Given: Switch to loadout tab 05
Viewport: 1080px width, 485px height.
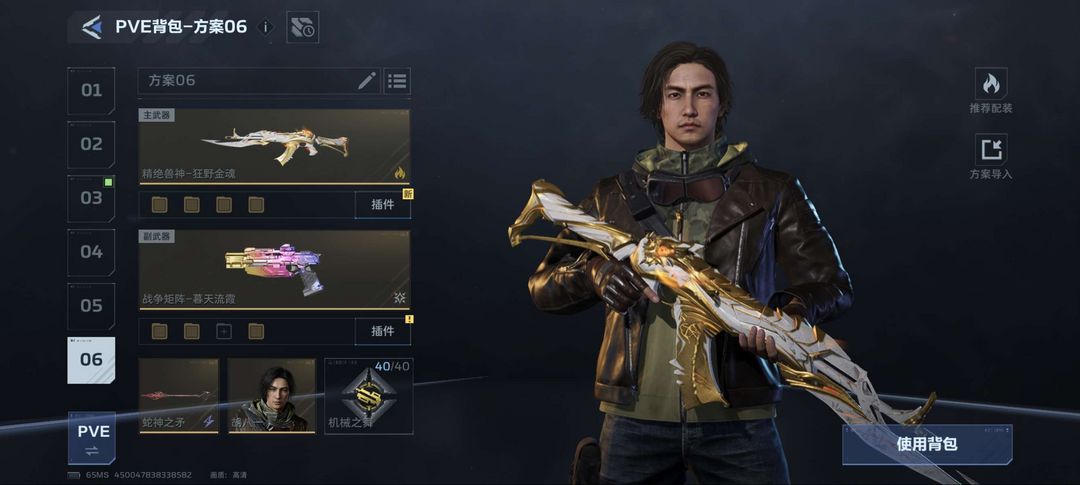Looking at the screenshot, I should click(91, 306).
